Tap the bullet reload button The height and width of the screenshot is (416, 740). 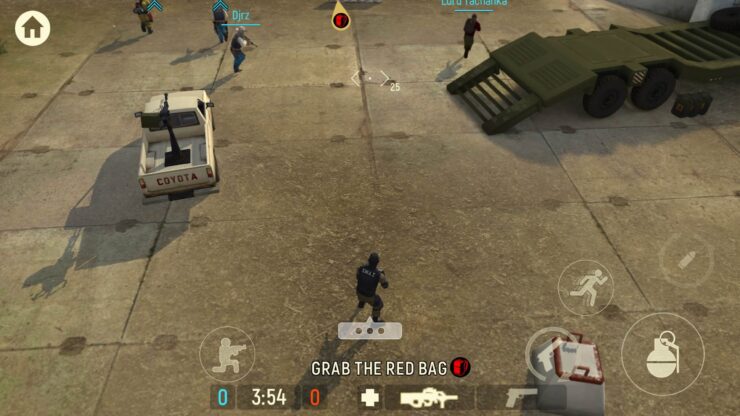click(x=686, y=261)
